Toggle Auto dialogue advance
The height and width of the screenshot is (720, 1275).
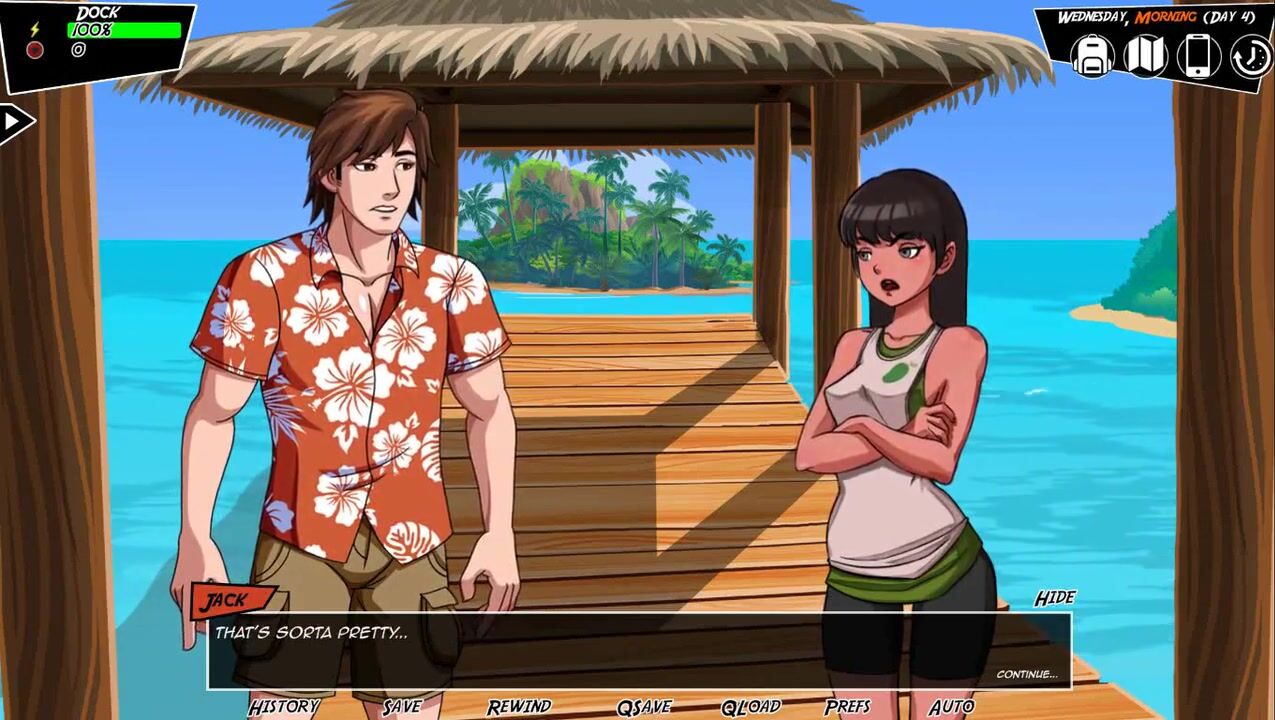pos(951,707)
